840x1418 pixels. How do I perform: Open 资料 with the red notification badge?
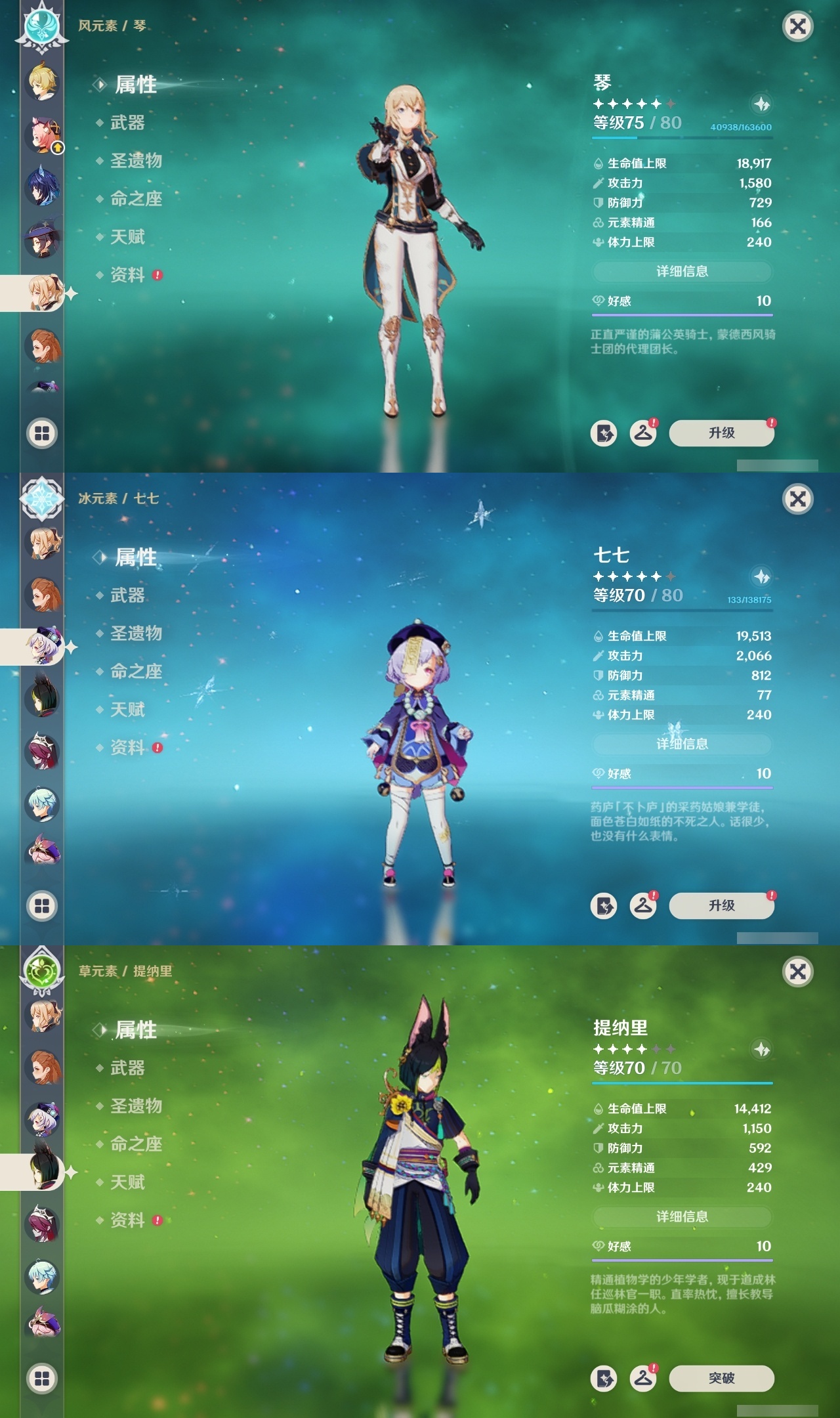click(x=129, y=275)
